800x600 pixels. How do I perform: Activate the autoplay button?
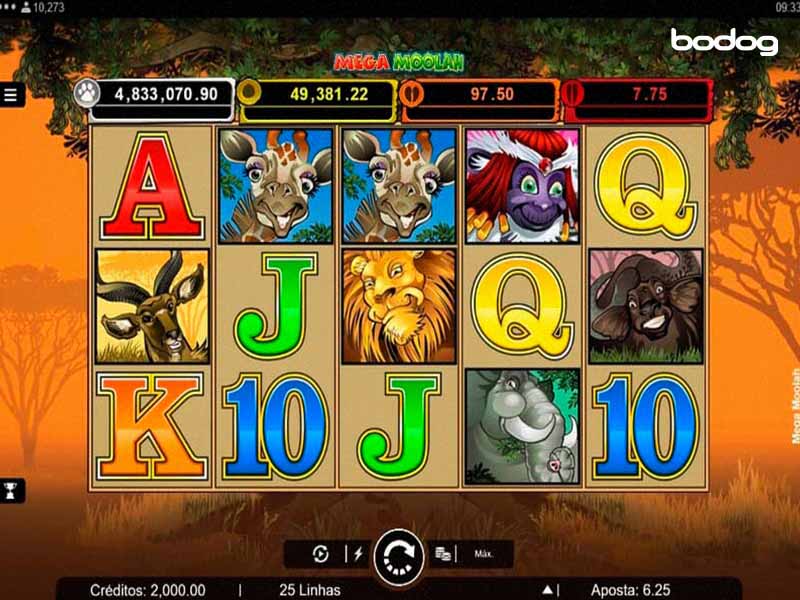point(321,554)
